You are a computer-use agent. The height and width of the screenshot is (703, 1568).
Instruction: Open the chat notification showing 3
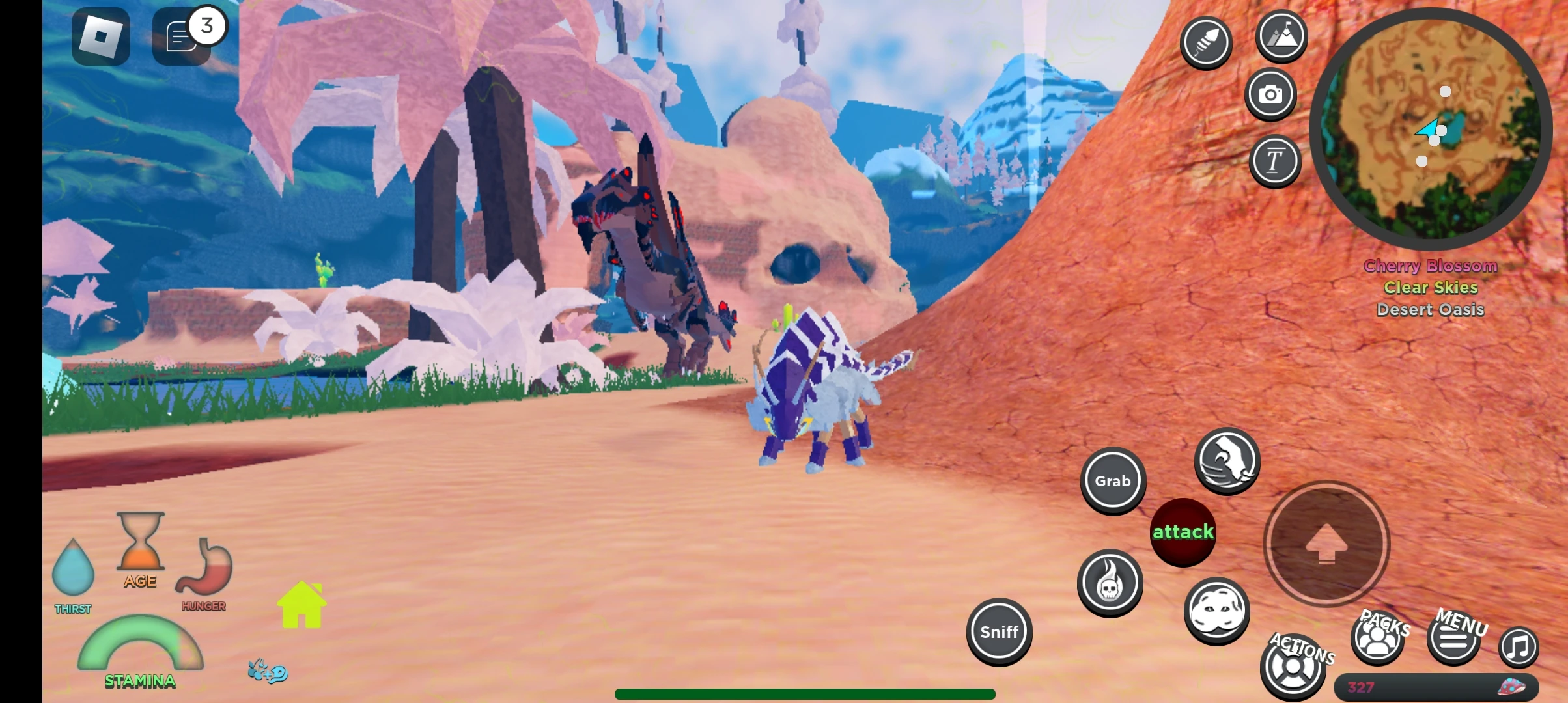click(183, 36)
